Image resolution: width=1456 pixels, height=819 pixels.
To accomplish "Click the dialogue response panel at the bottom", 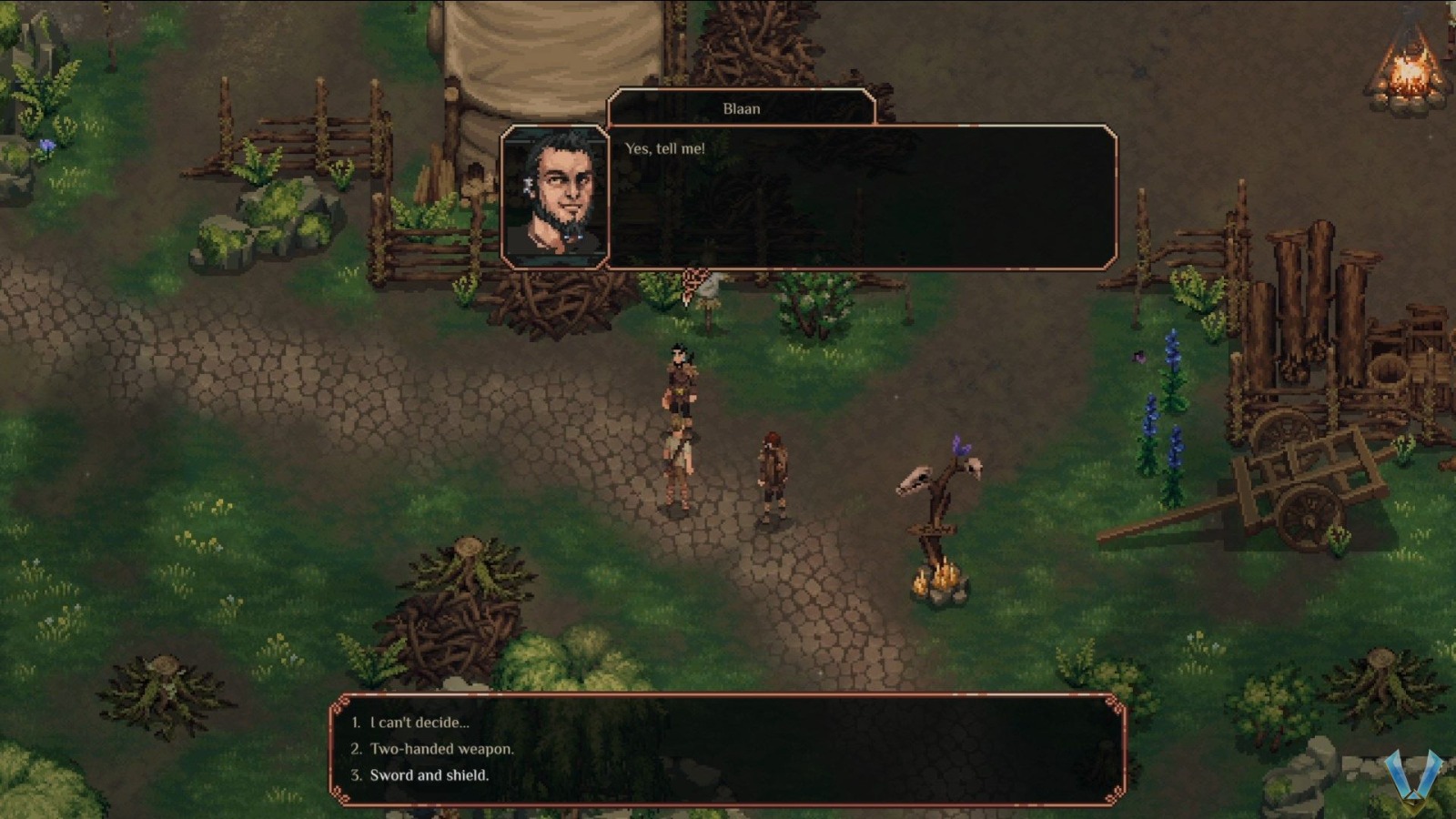I will coord(728,749).
